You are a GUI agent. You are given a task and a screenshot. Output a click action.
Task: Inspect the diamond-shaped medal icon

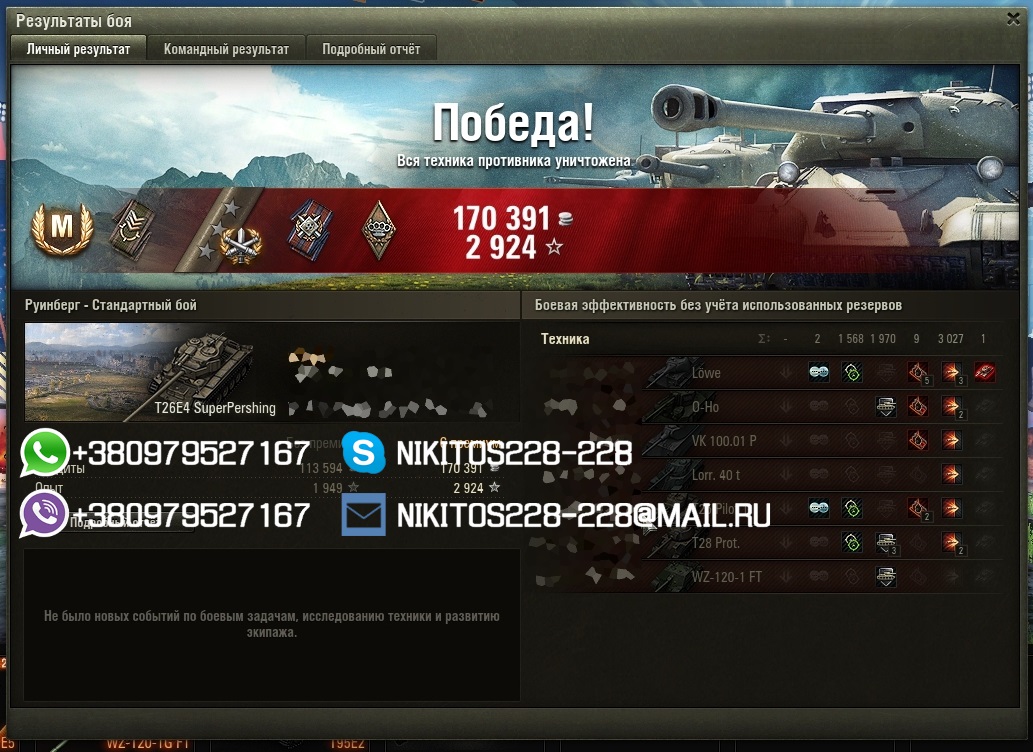tap(378, 230)
